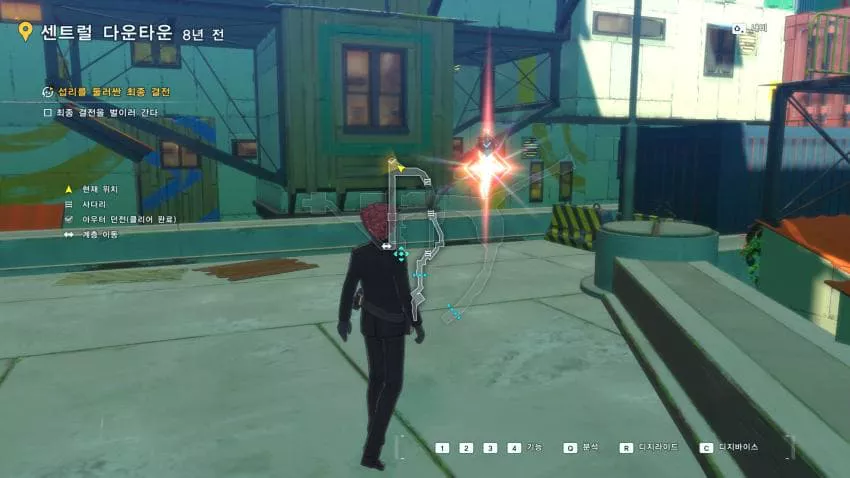Click the cyan crosshair cursor on the map overlay
Viewport: 850px width, 478px height.
[401, 254]
